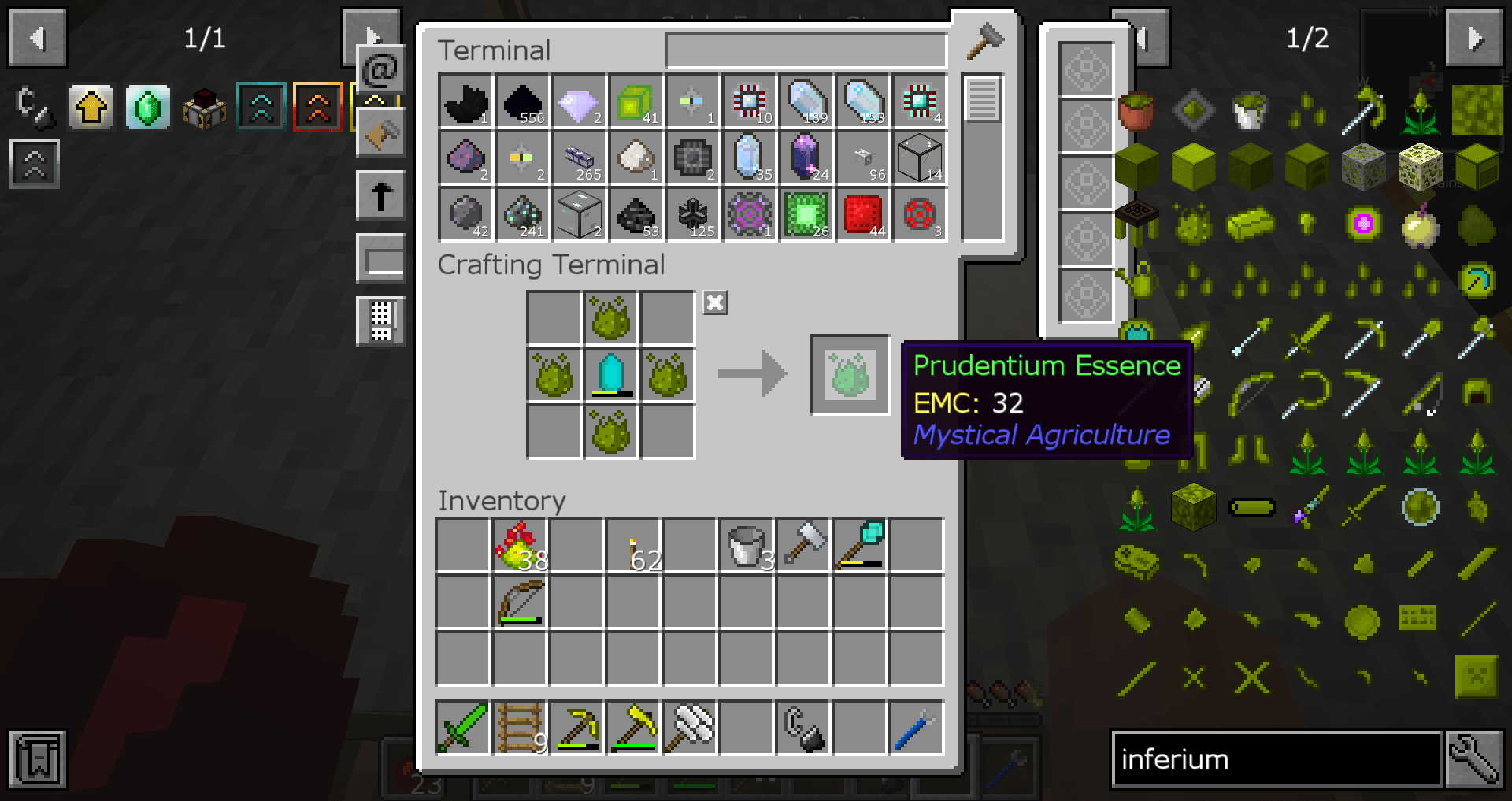The height and width of the screenshot is (801, 1512).
Task: Click the JEI config wrench button
Action: [x=1476, y=759]
